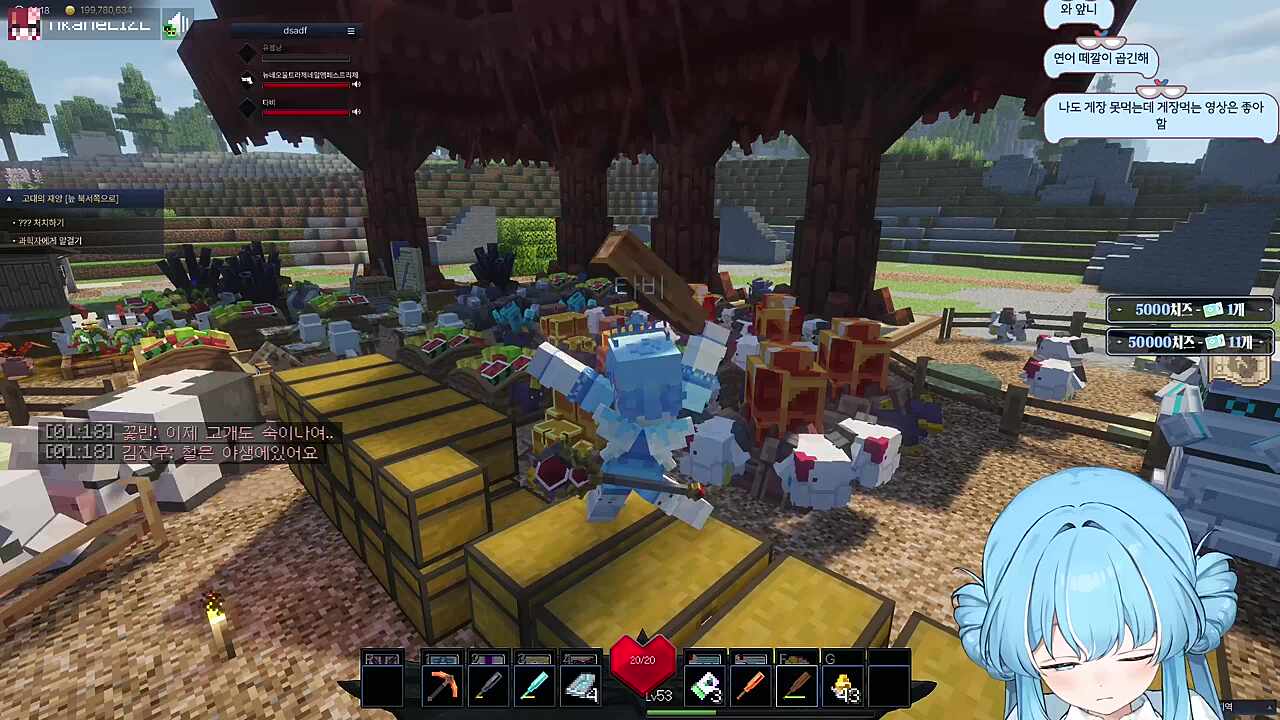Toggle the speaker icon beside 티비
1280x720 pixels.
click(x=356, y=112)
